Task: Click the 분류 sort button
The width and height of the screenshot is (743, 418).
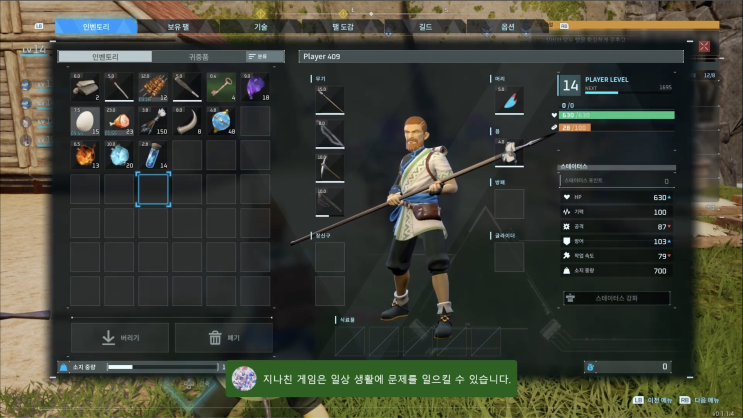Action: tap(259, 57)
